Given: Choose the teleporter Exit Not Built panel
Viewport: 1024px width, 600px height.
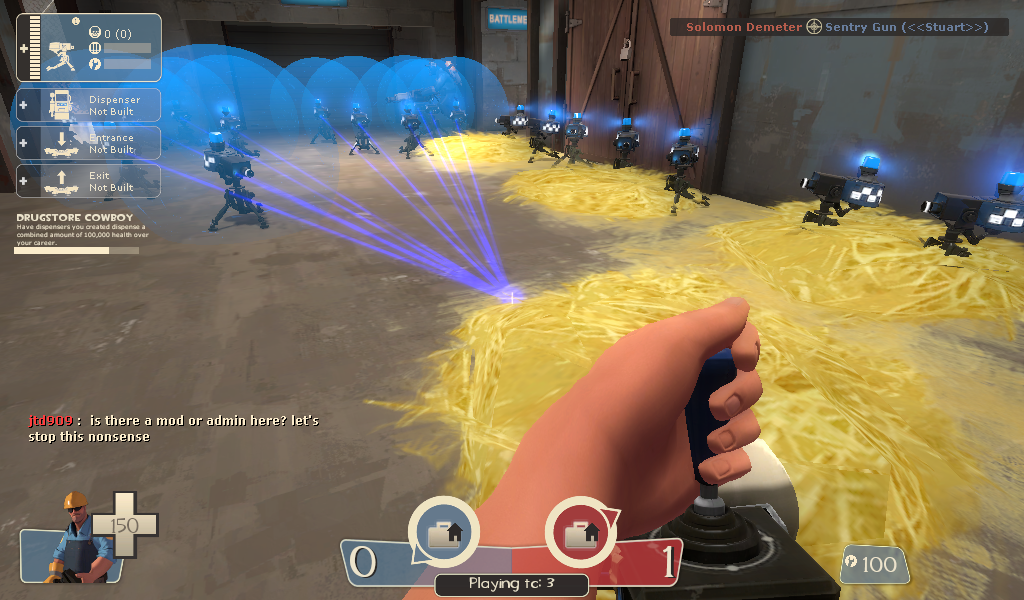Looking at the screenshot, I should click(89, 181).
